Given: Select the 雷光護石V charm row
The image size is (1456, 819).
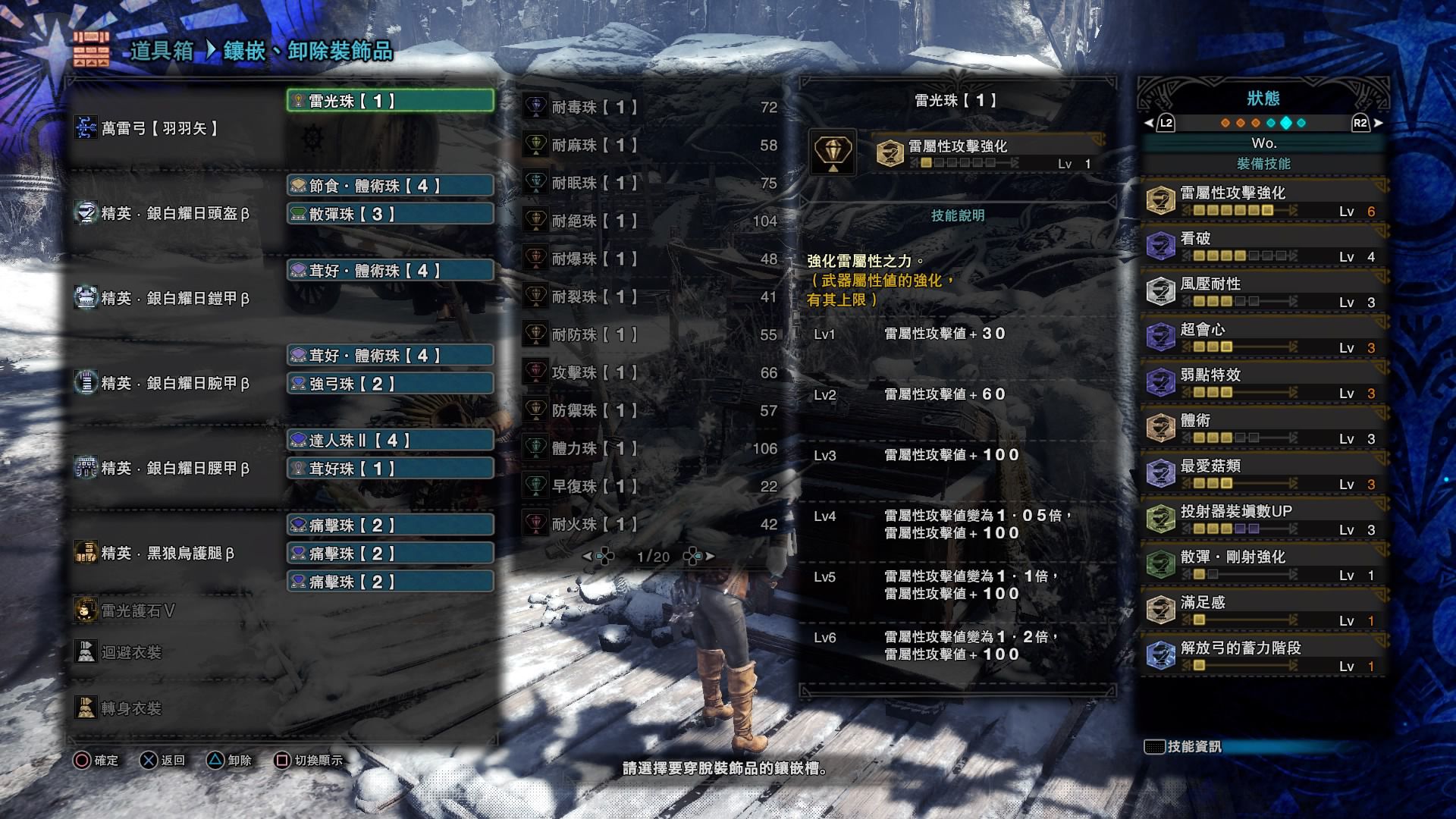Looking at the screenshot, I should click(138, 611).
